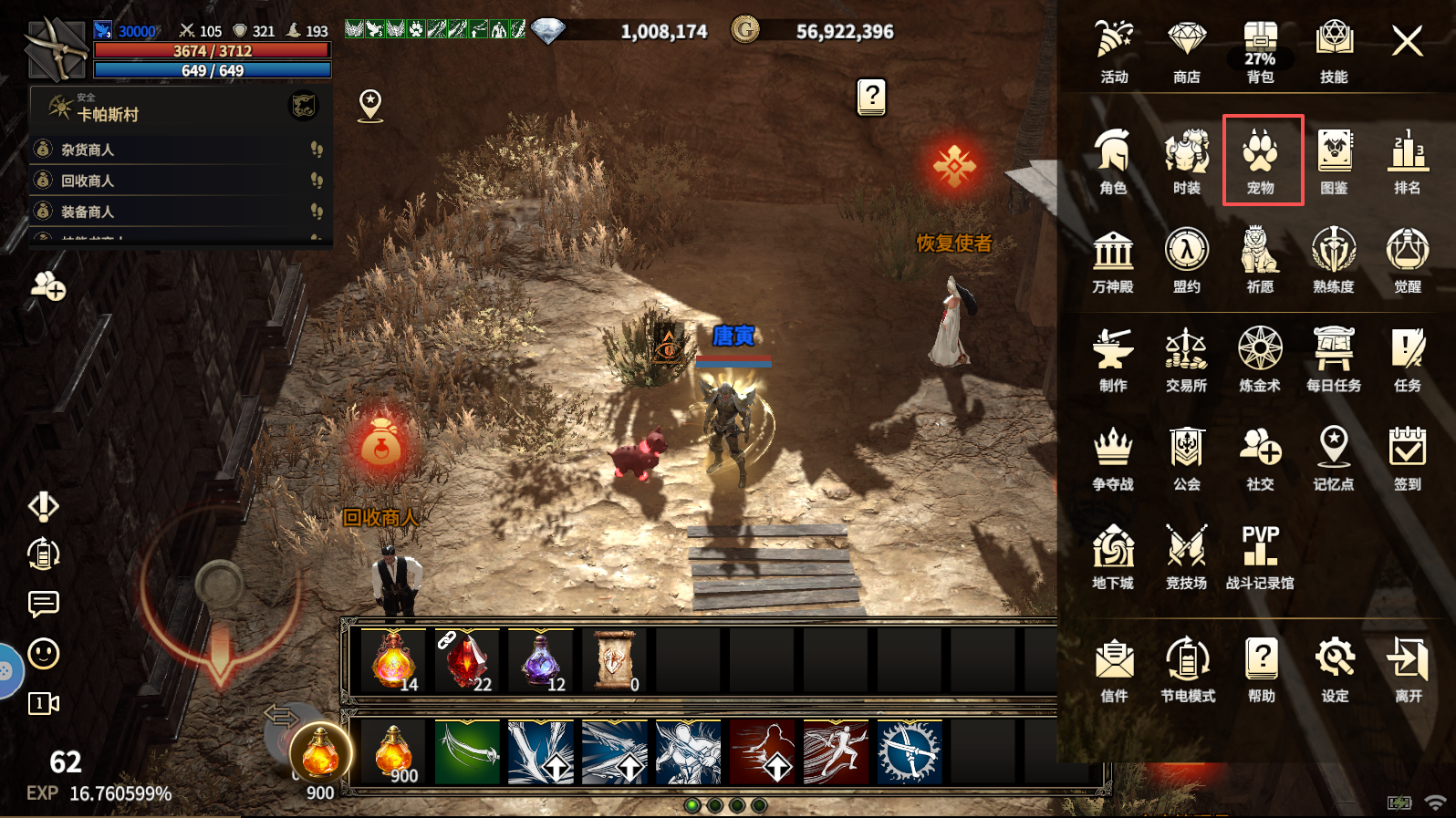
Task: Enter the 地下城 dungeon menu
Action: [x=1113, y=556]
